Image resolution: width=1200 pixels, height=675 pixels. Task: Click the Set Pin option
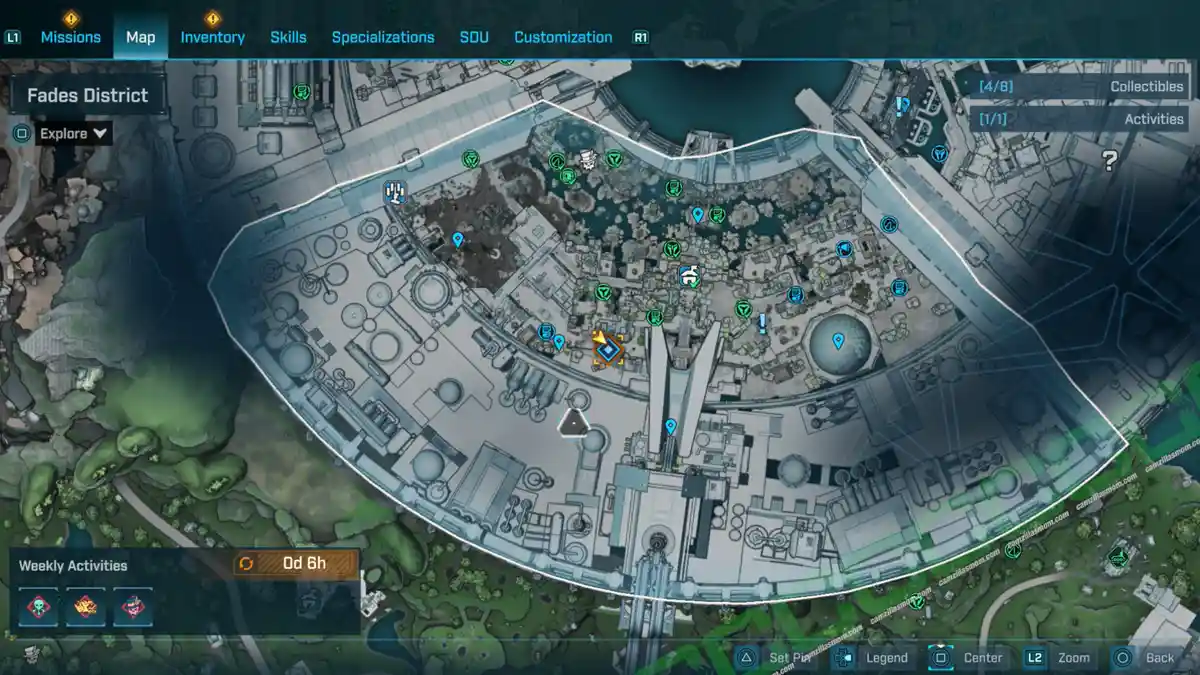pos(777,657)
